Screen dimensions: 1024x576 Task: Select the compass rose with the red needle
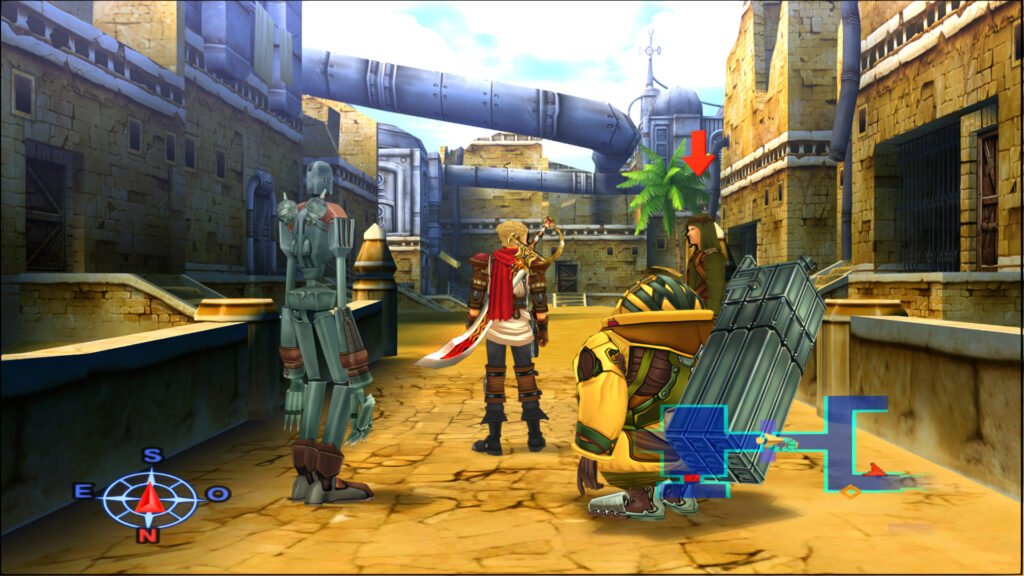click(150, 497)
